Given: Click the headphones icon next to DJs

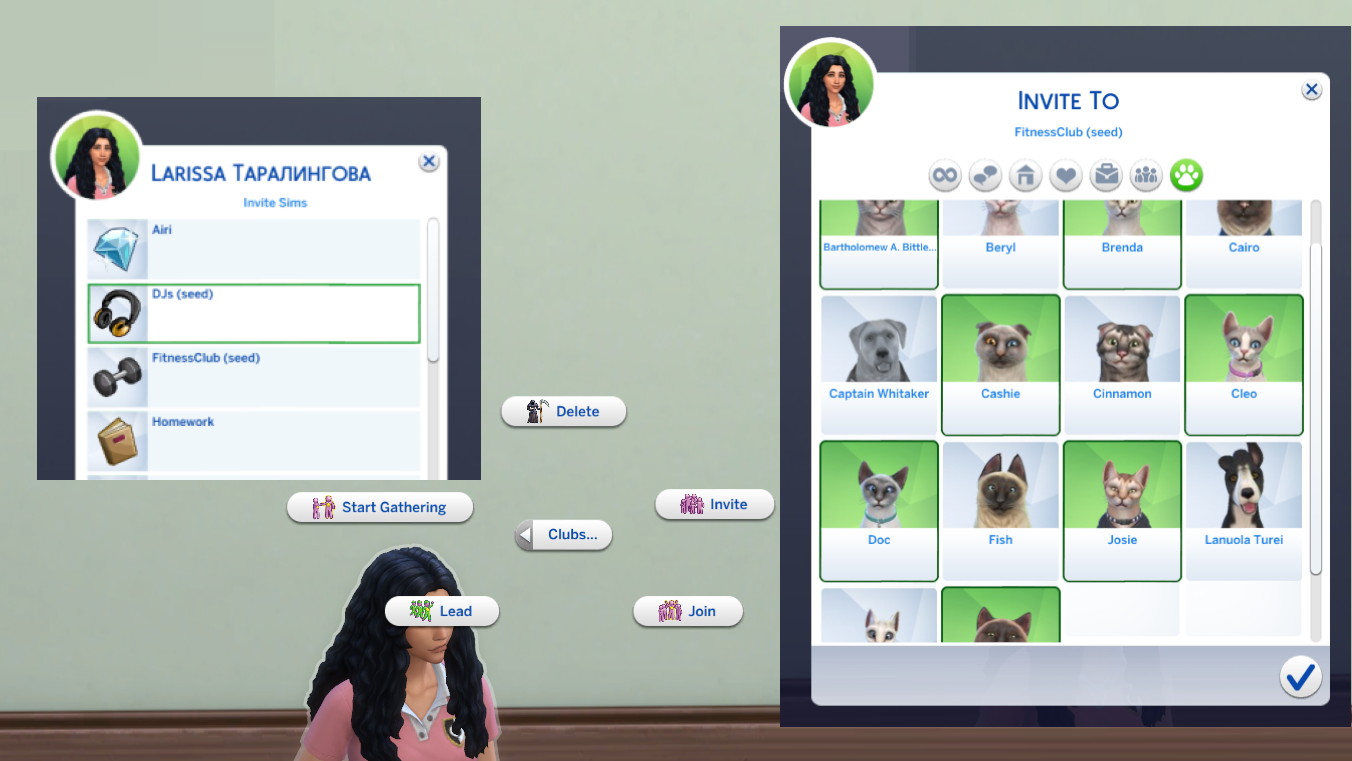Looking at the screenshot, I should [x=117, y=312].
